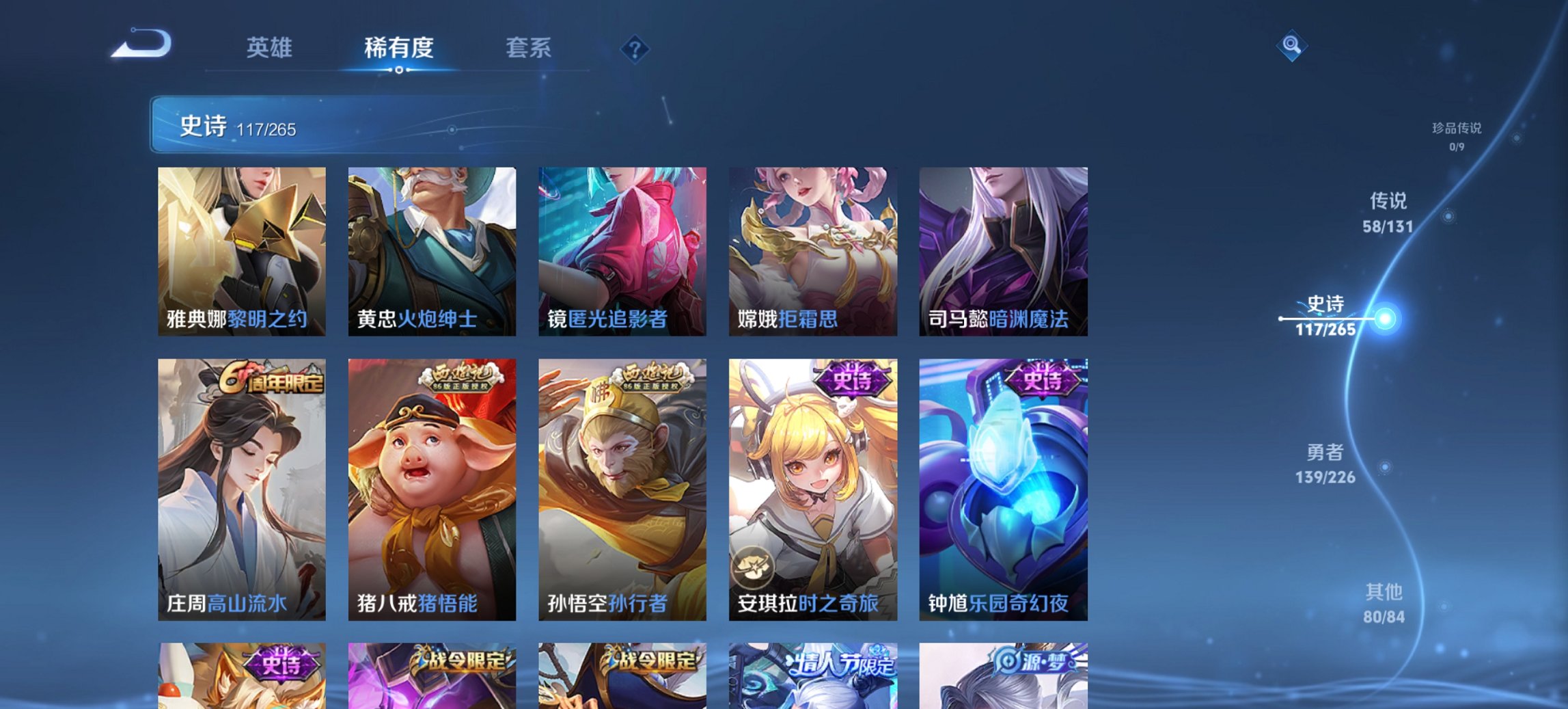Screen dimensions: 1568x709
Task: Switch to the 套系 tab
Action: (x=529, y=48)
